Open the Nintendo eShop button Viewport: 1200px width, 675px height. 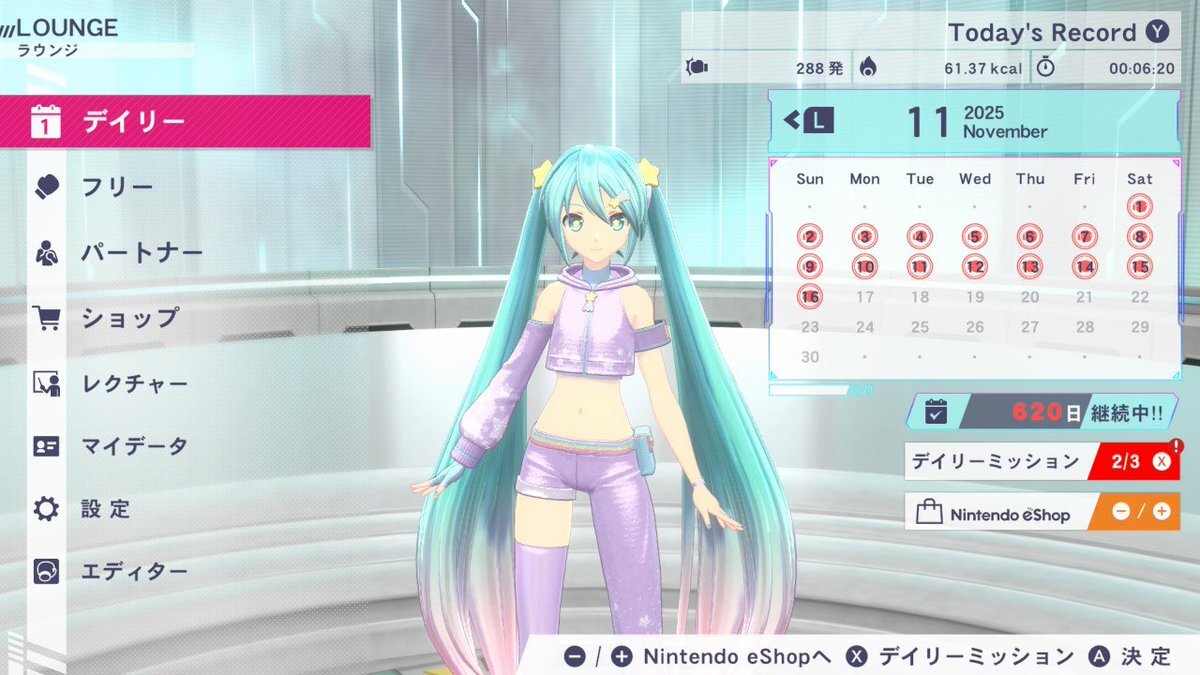click(x=1041, y=512)
